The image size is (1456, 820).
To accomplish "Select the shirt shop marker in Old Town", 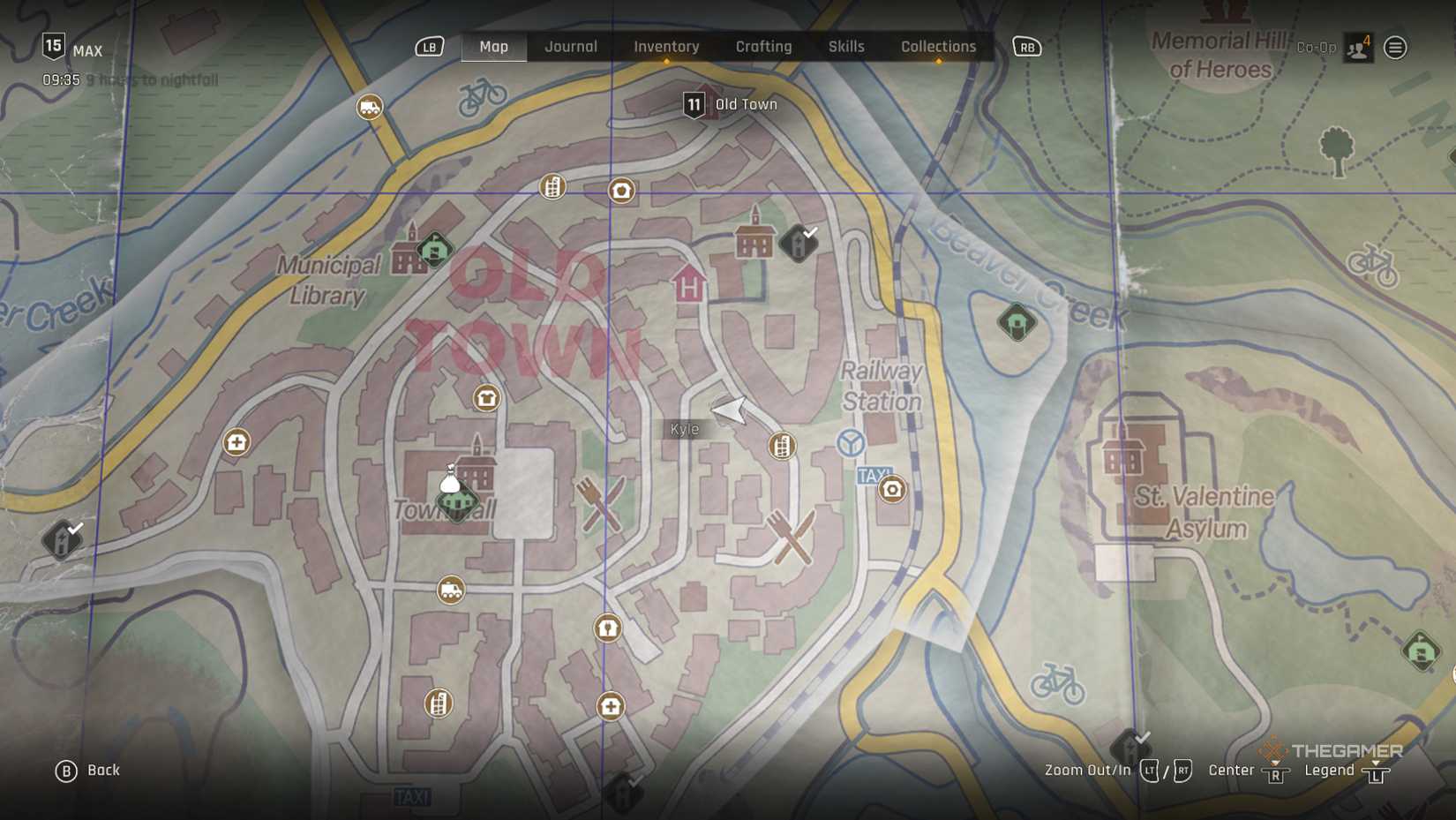I will click(x=486, y=398).
